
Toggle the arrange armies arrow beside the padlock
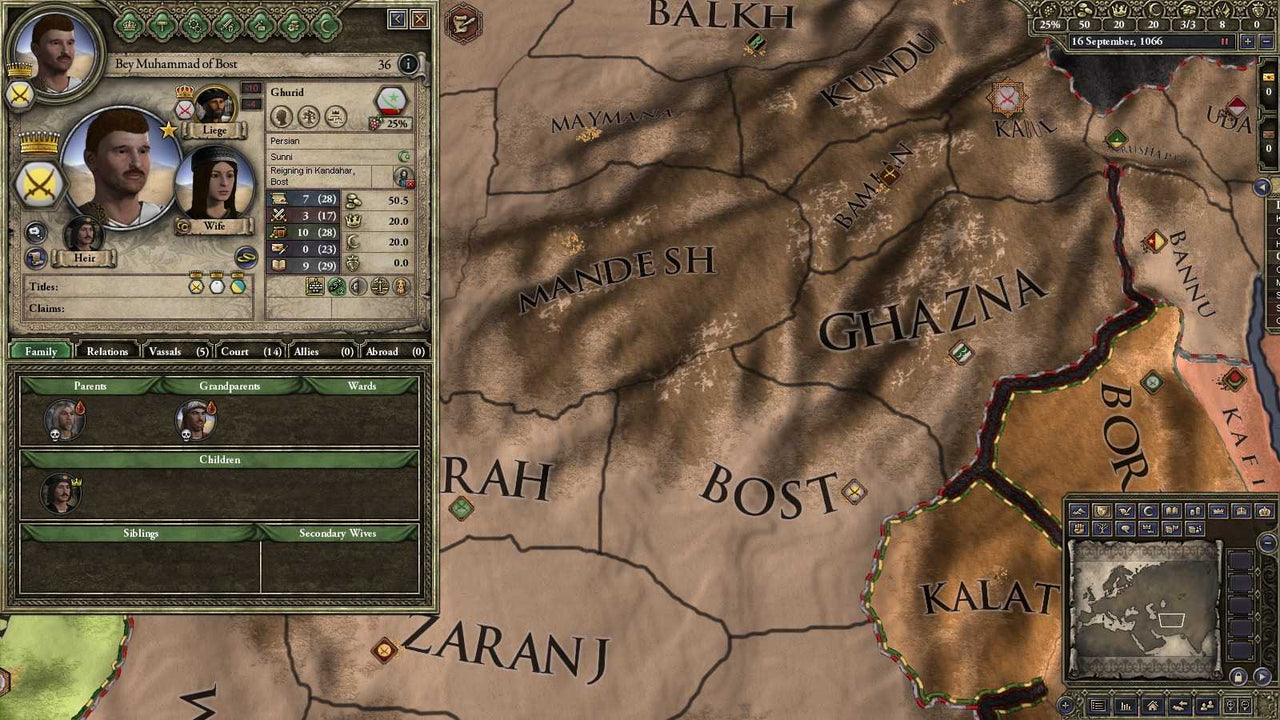pyautogui.click(x=1261, y=676)
